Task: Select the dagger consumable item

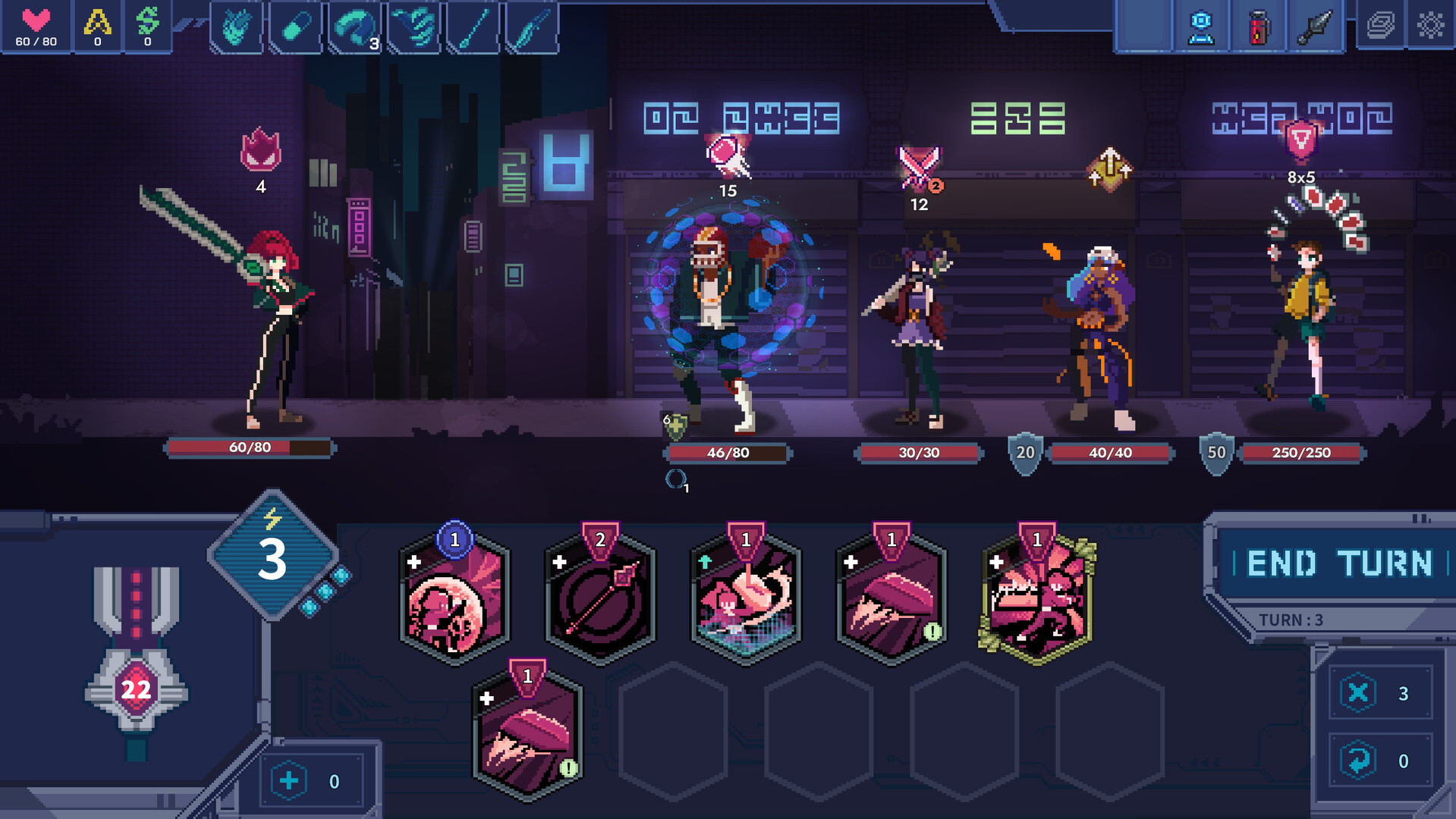Action: (1316, 27)
